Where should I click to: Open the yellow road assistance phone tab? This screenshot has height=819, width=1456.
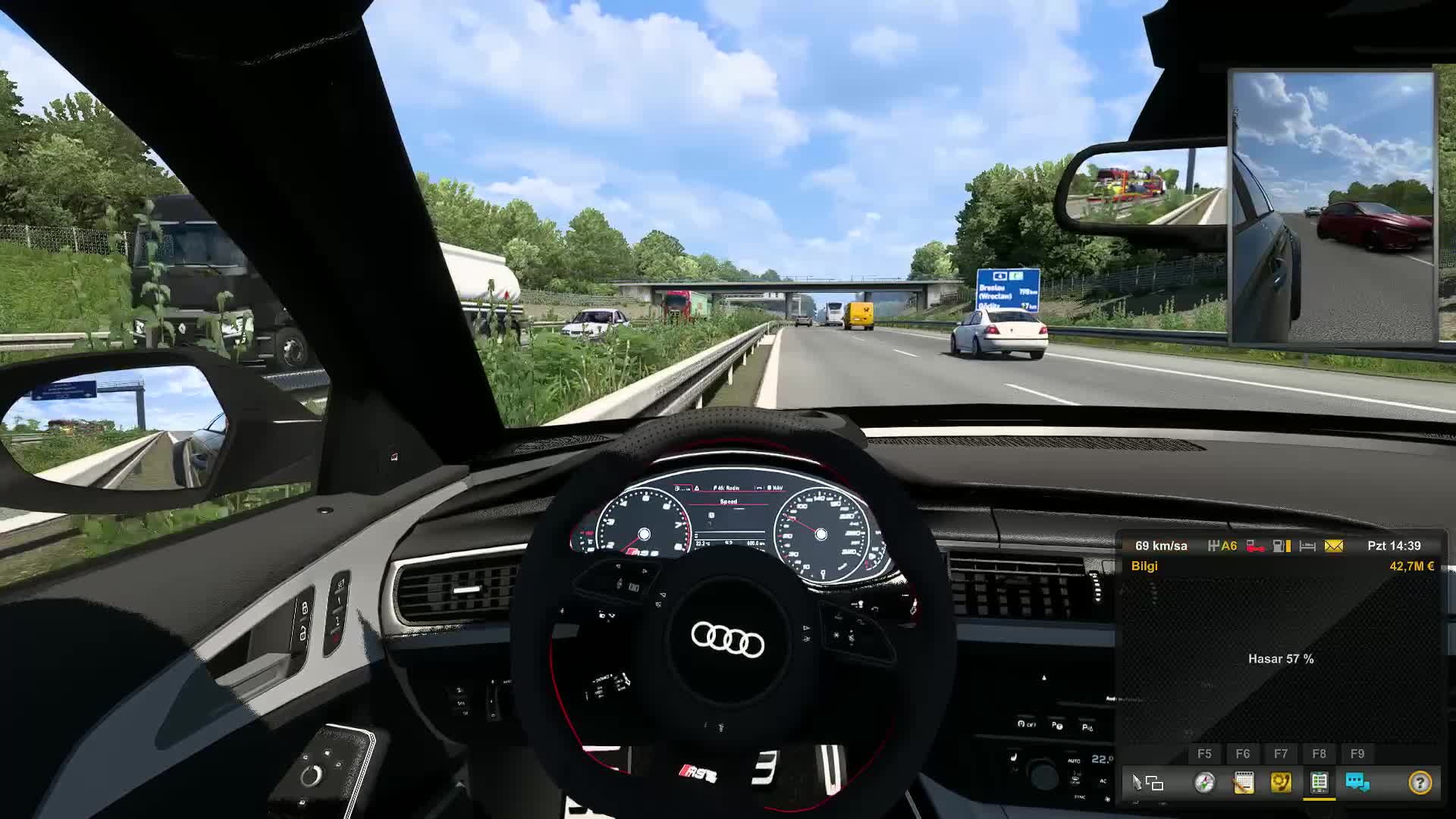tap(1281, 783)
